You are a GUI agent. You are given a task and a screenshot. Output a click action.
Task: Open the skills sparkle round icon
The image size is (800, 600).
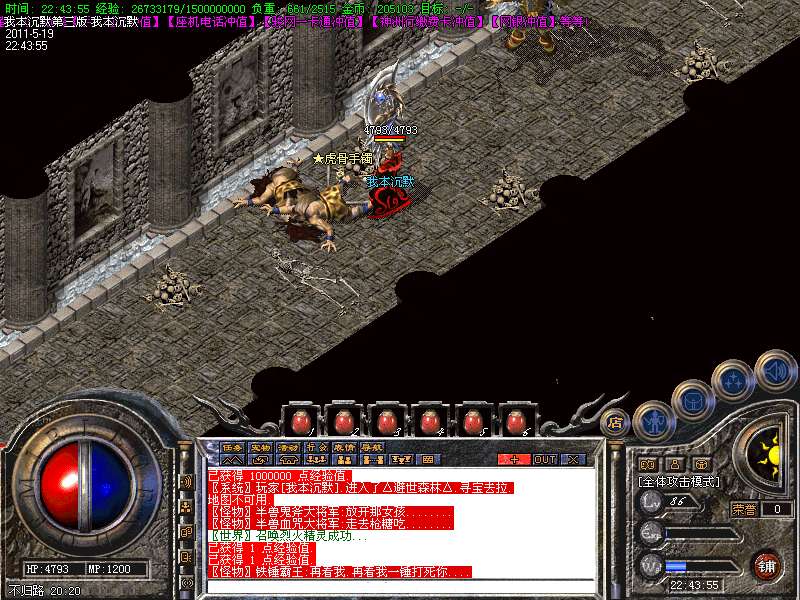click(733, 380)
